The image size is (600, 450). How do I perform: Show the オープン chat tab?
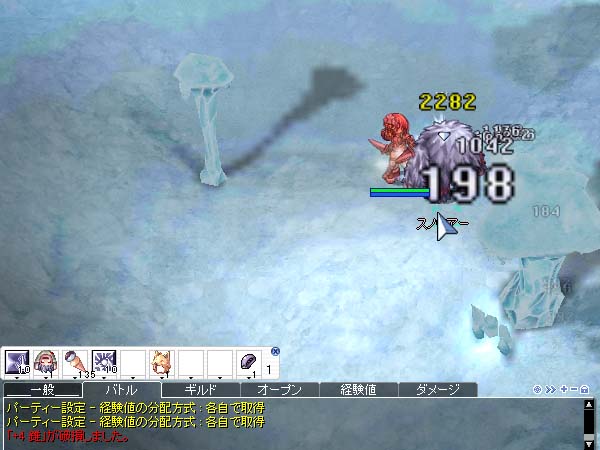point(279,389)
